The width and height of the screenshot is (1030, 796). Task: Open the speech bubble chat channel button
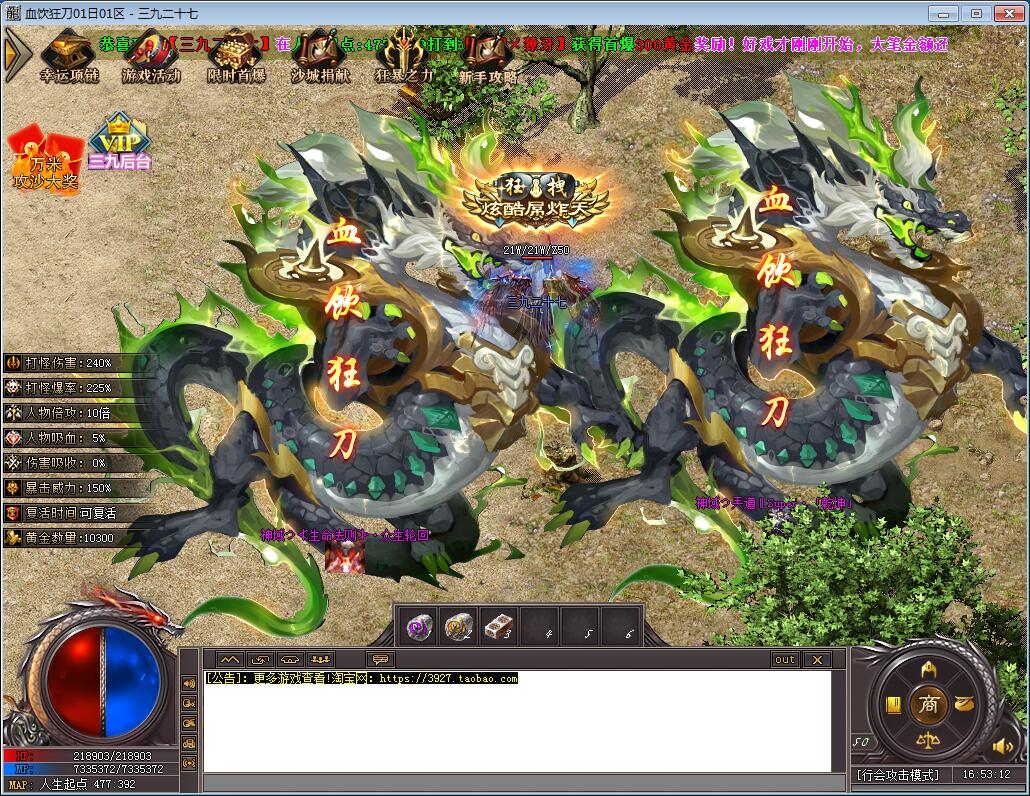(380, 660)
